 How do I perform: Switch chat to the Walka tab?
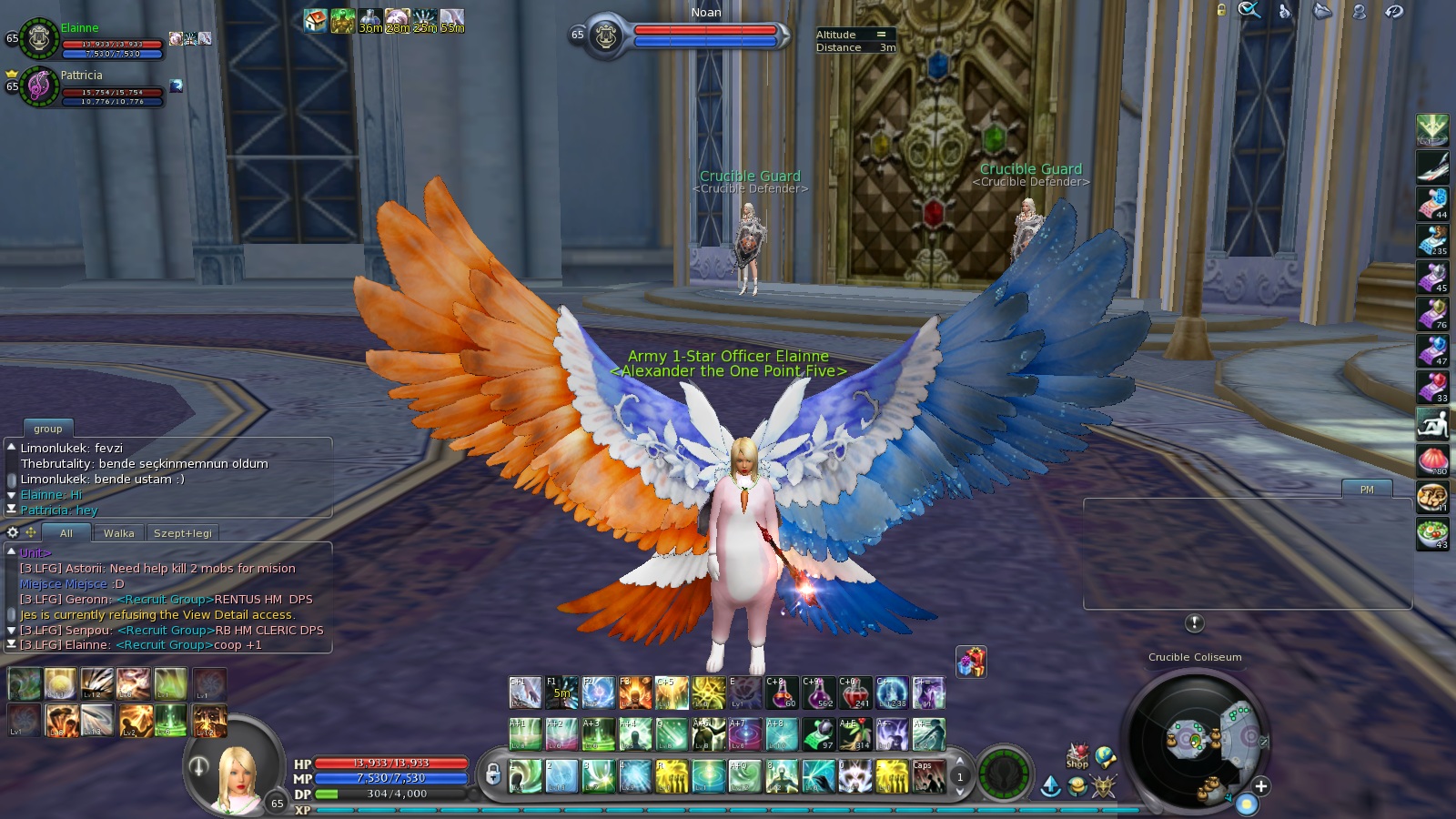pyautogui.click(x=118, y=533)
